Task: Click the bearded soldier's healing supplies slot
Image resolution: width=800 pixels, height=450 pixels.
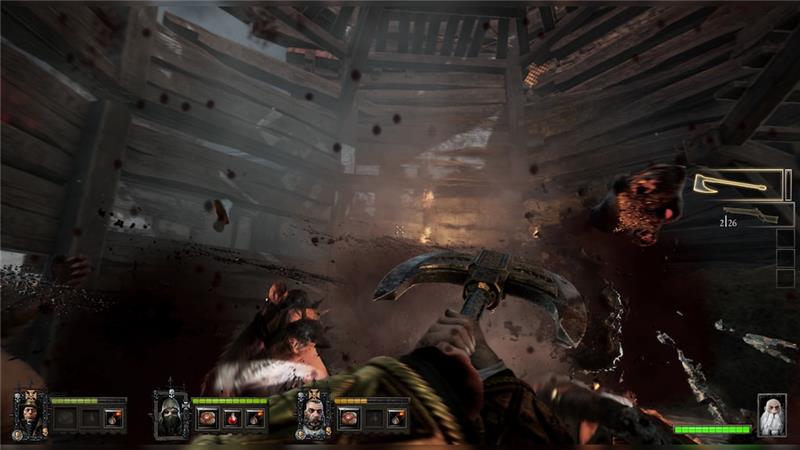Action: (349, 418)
